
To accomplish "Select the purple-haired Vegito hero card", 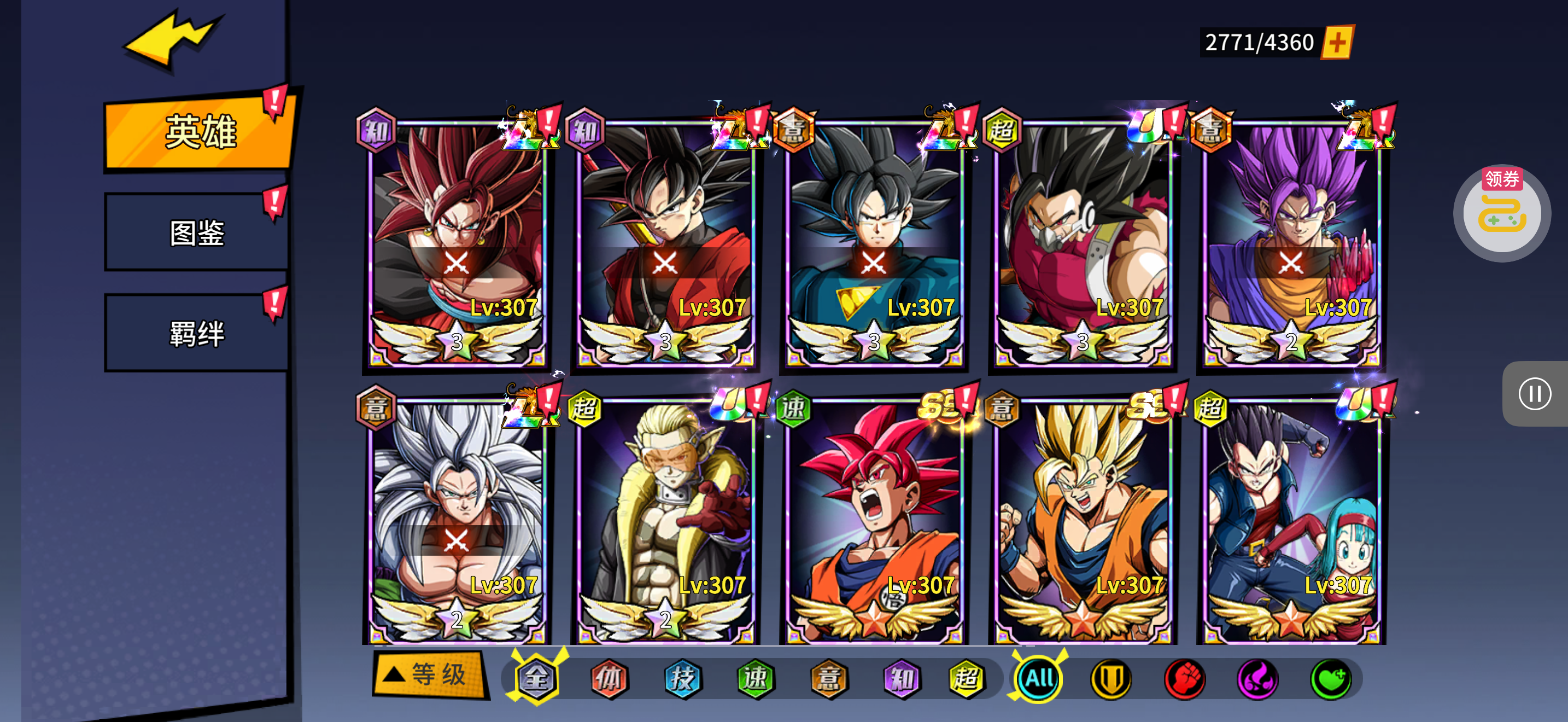I will tap(1290, 243).
